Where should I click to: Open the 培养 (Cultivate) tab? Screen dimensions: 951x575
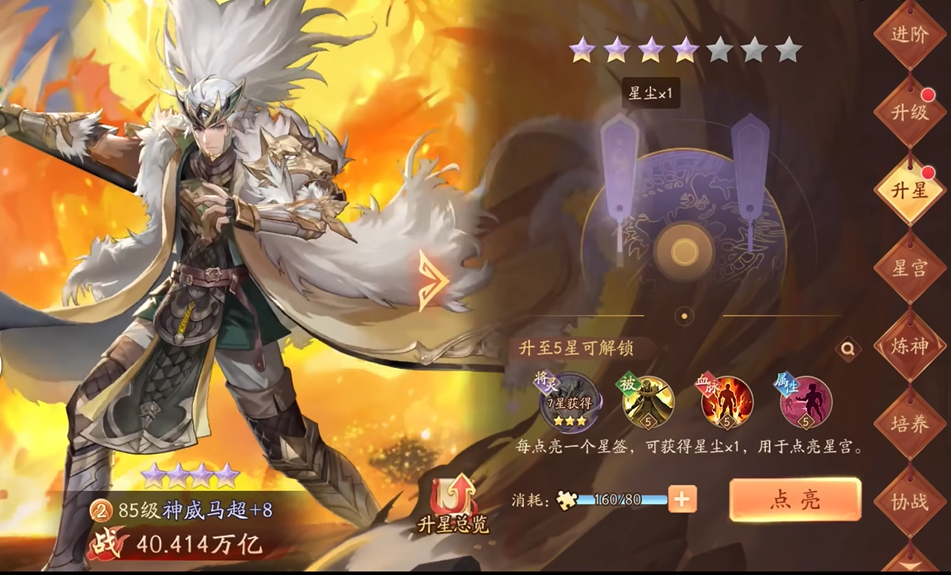[909, 423]
